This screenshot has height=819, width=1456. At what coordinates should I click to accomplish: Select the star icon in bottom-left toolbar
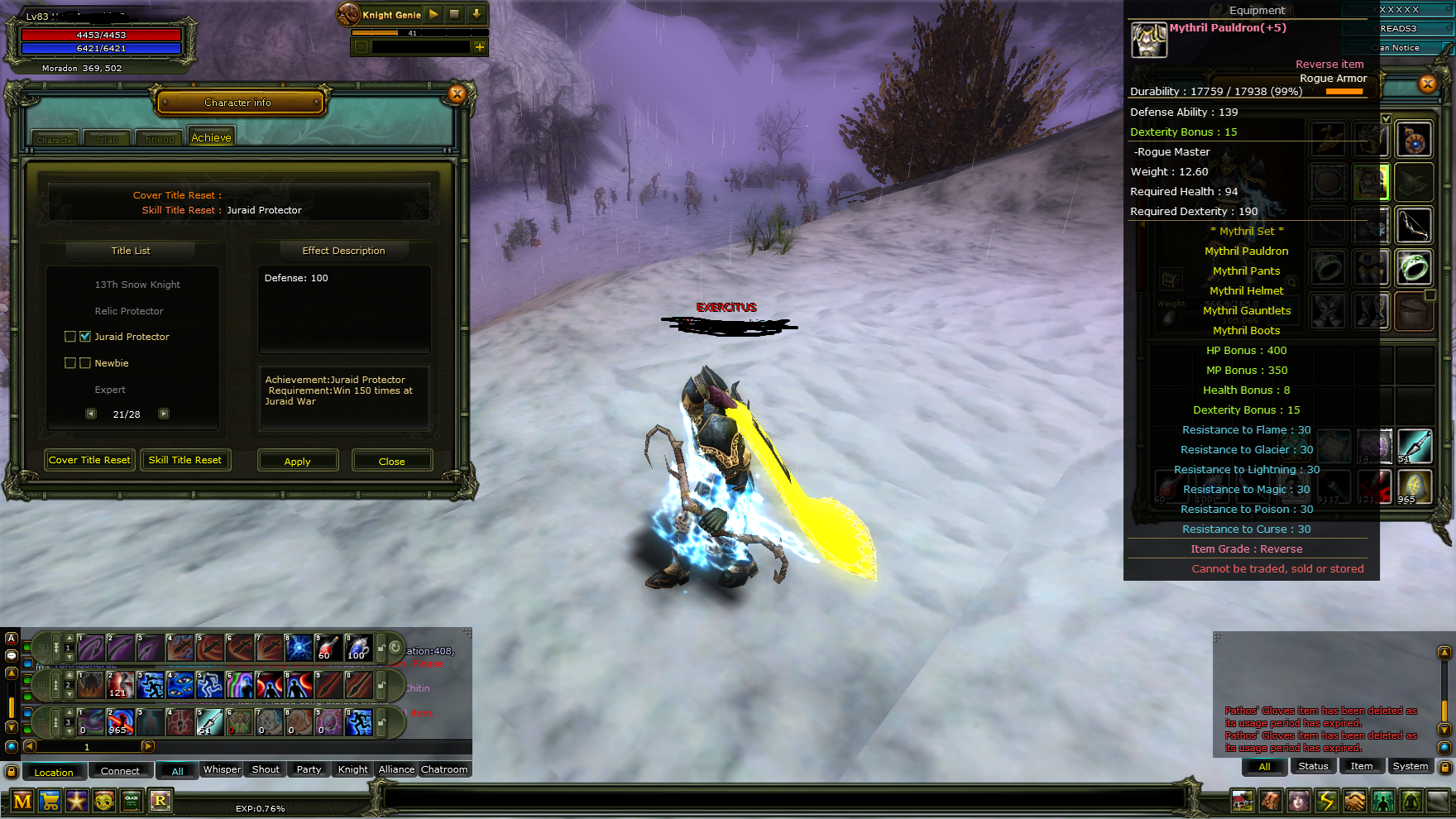(77, 801)
